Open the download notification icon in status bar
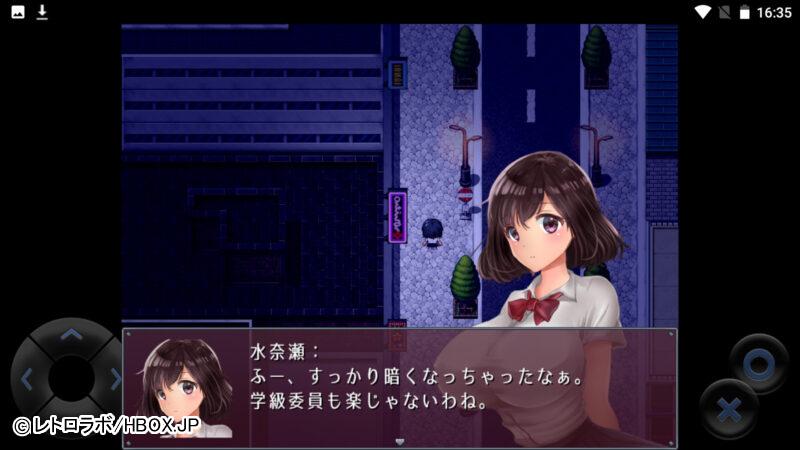Image resolution: width=800 pixels, height=450 pixels. click(x=42, y=12)
